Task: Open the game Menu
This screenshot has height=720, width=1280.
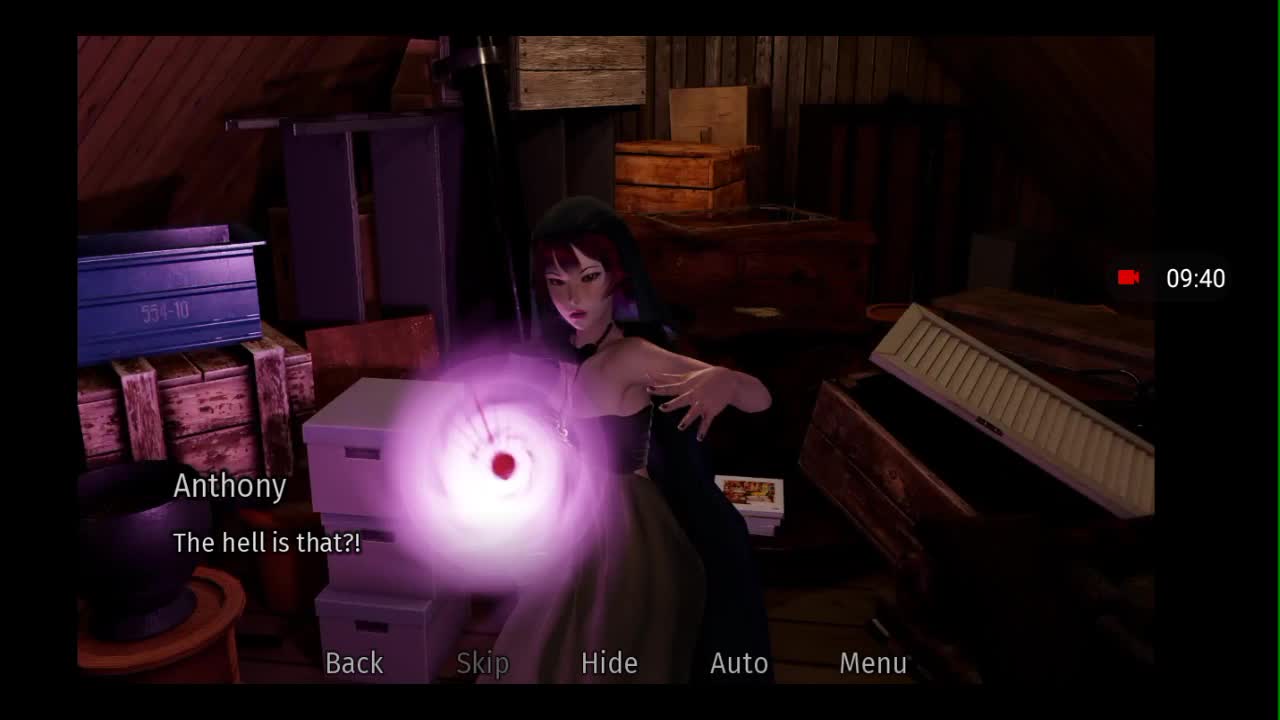Action: [x=873, y=663]
